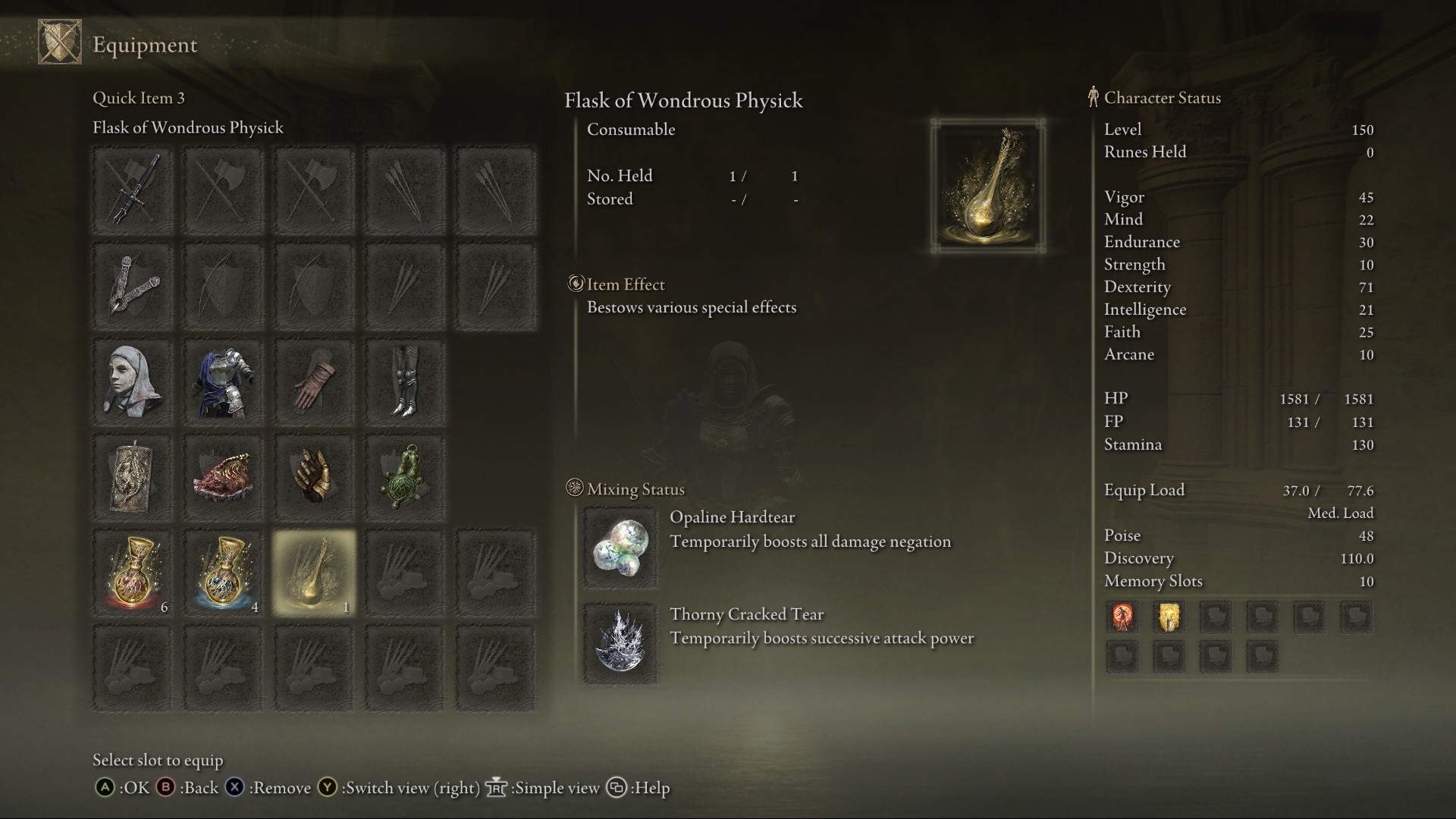
Task: Pick the golden gauntlet talisman slot
Action: coord(314,477)
